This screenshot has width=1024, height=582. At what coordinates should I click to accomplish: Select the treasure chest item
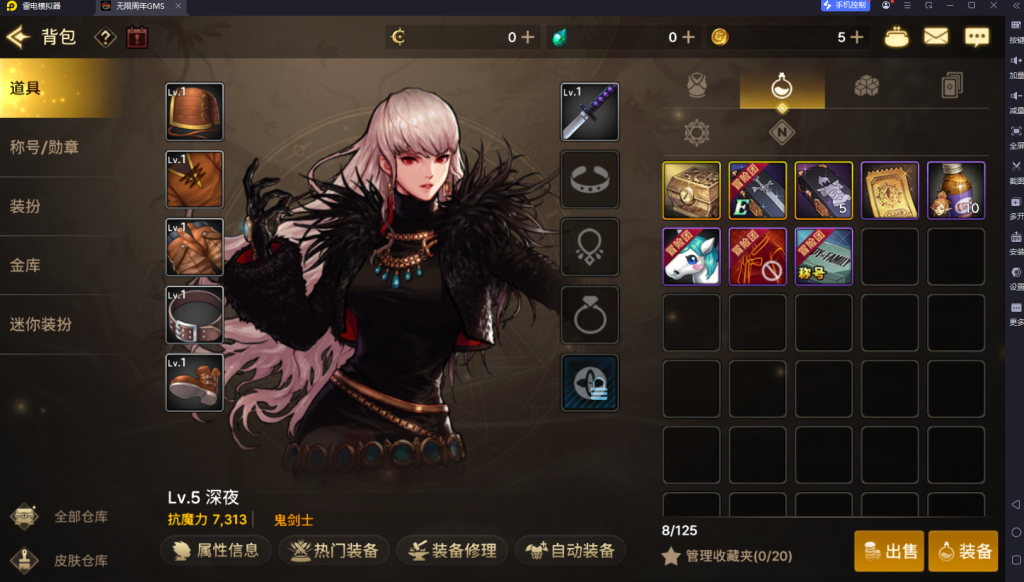point(691,190)
